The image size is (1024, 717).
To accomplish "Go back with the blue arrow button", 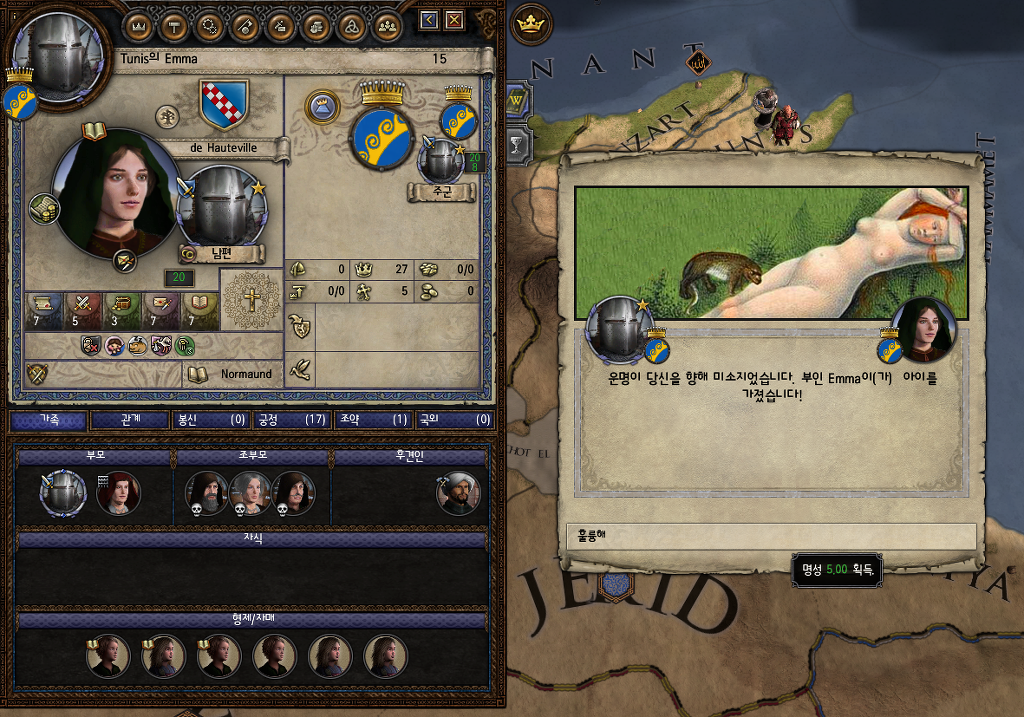I will tap(429, 20).
